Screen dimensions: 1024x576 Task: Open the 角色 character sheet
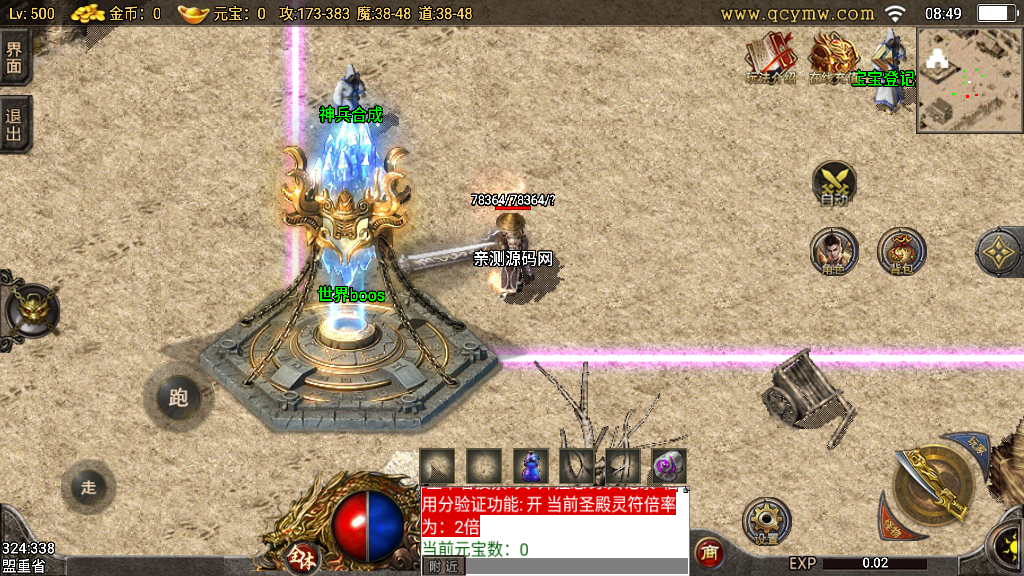tap(834, 251)
